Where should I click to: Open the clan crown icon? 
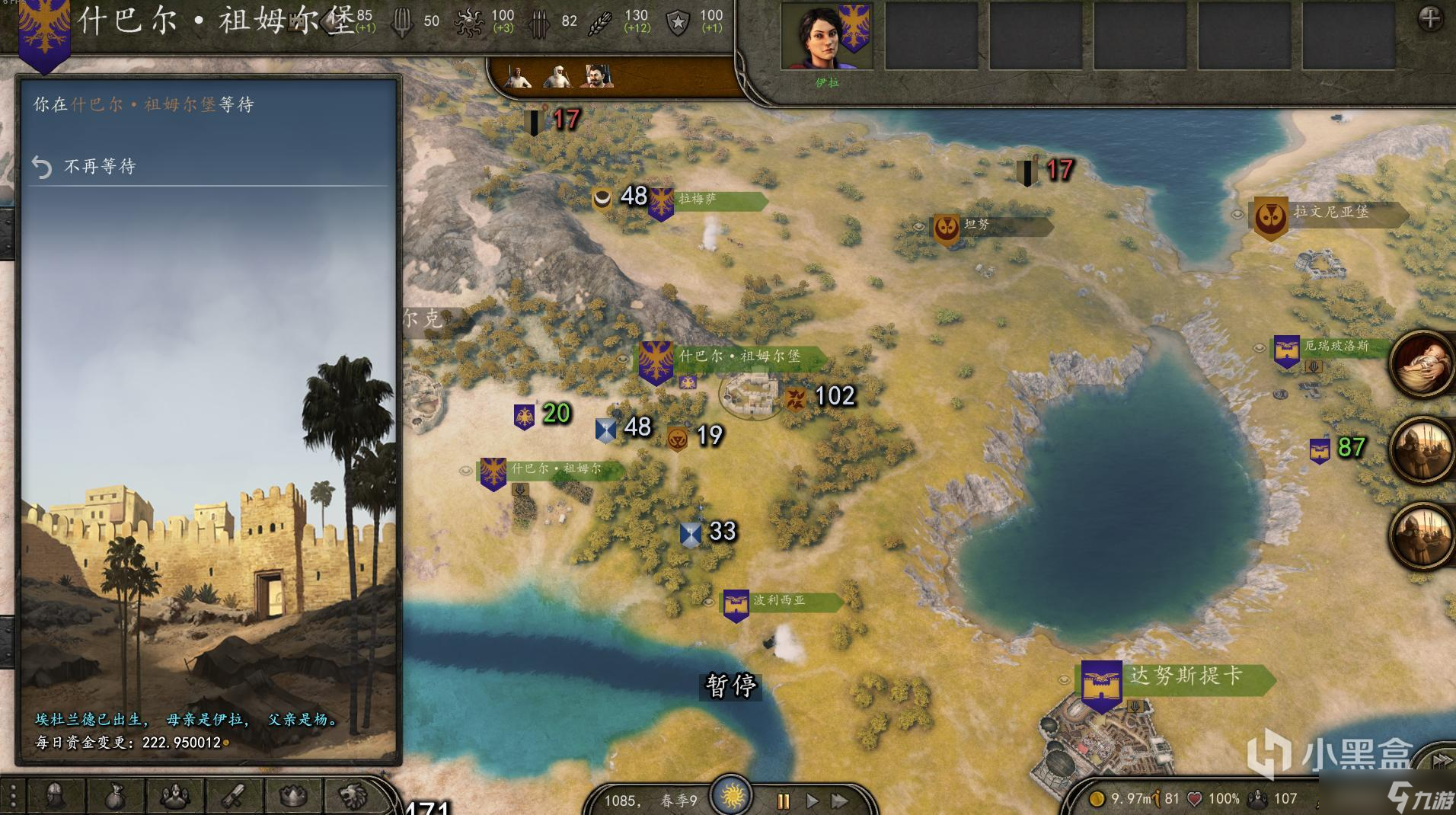293,797
